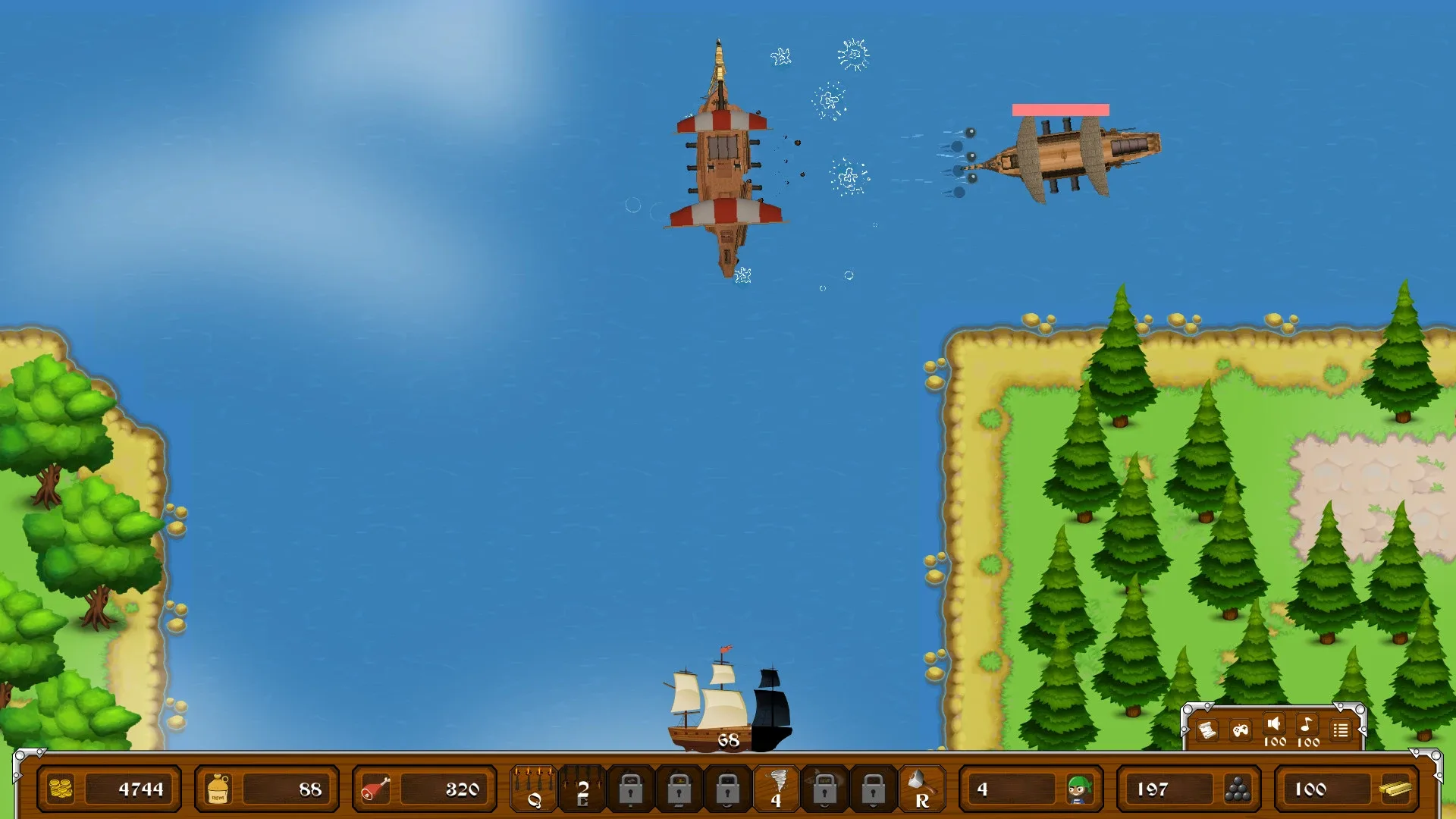Toggle the music note audio button

(1306, 725)
